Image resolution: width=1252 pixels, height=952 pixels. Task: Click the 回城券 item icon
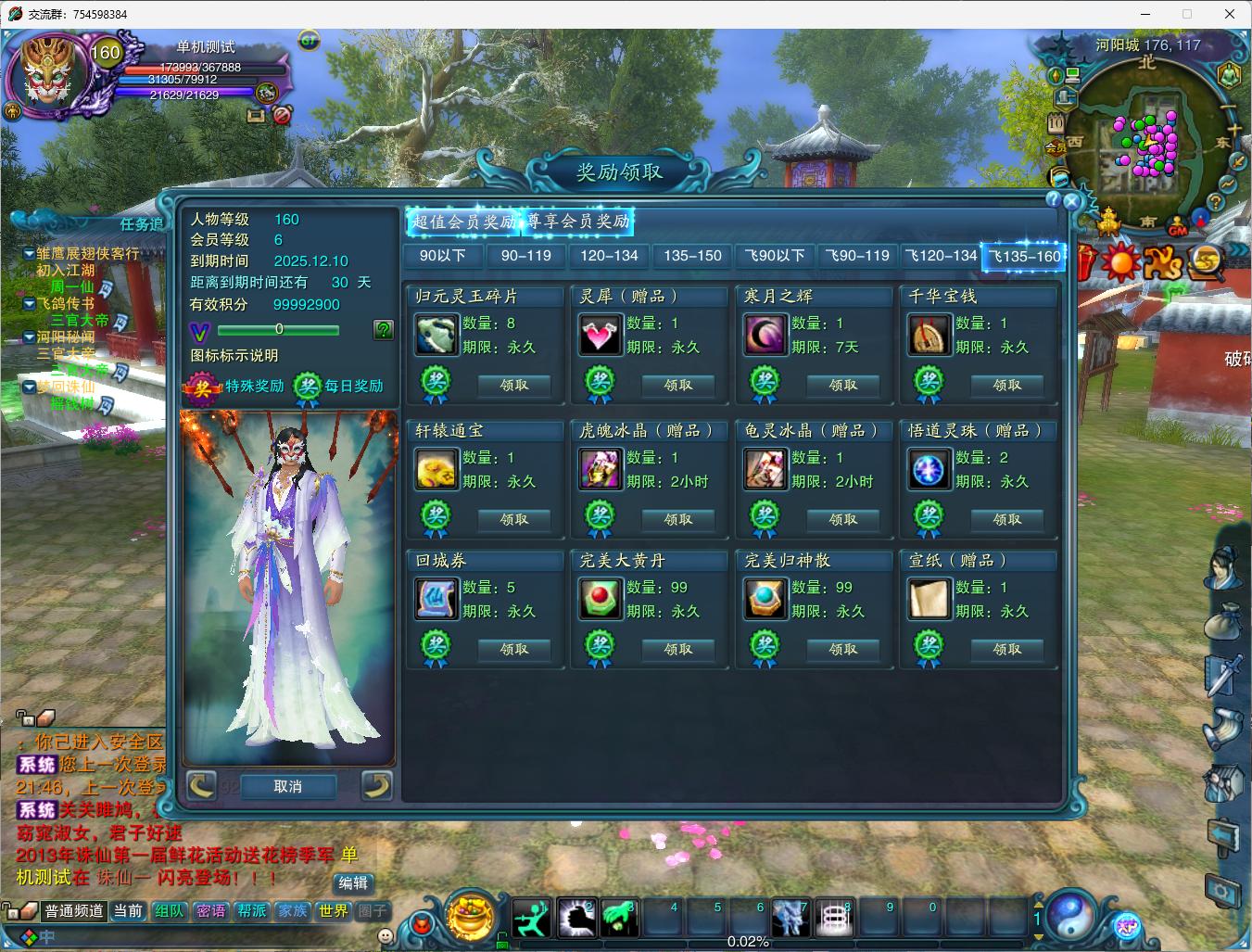point(436,599)
